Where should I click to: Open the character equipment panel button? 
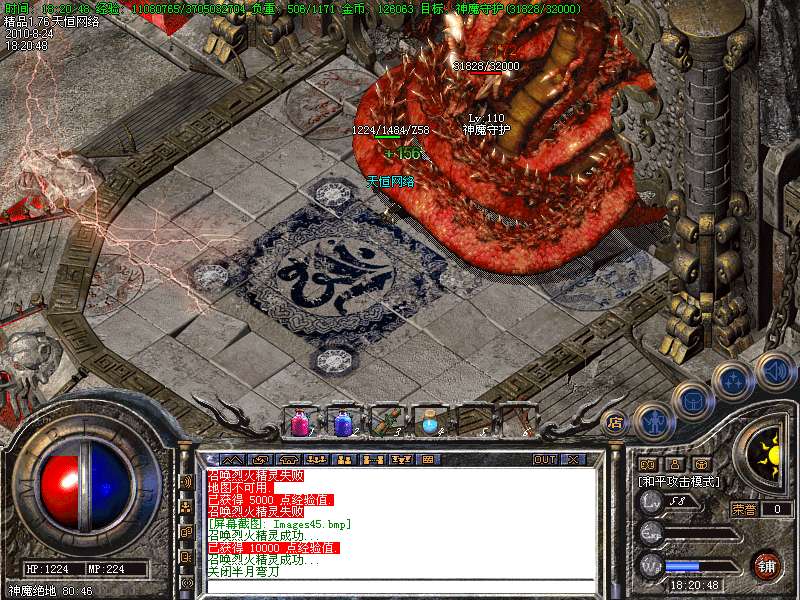click(x=651, y=419)
